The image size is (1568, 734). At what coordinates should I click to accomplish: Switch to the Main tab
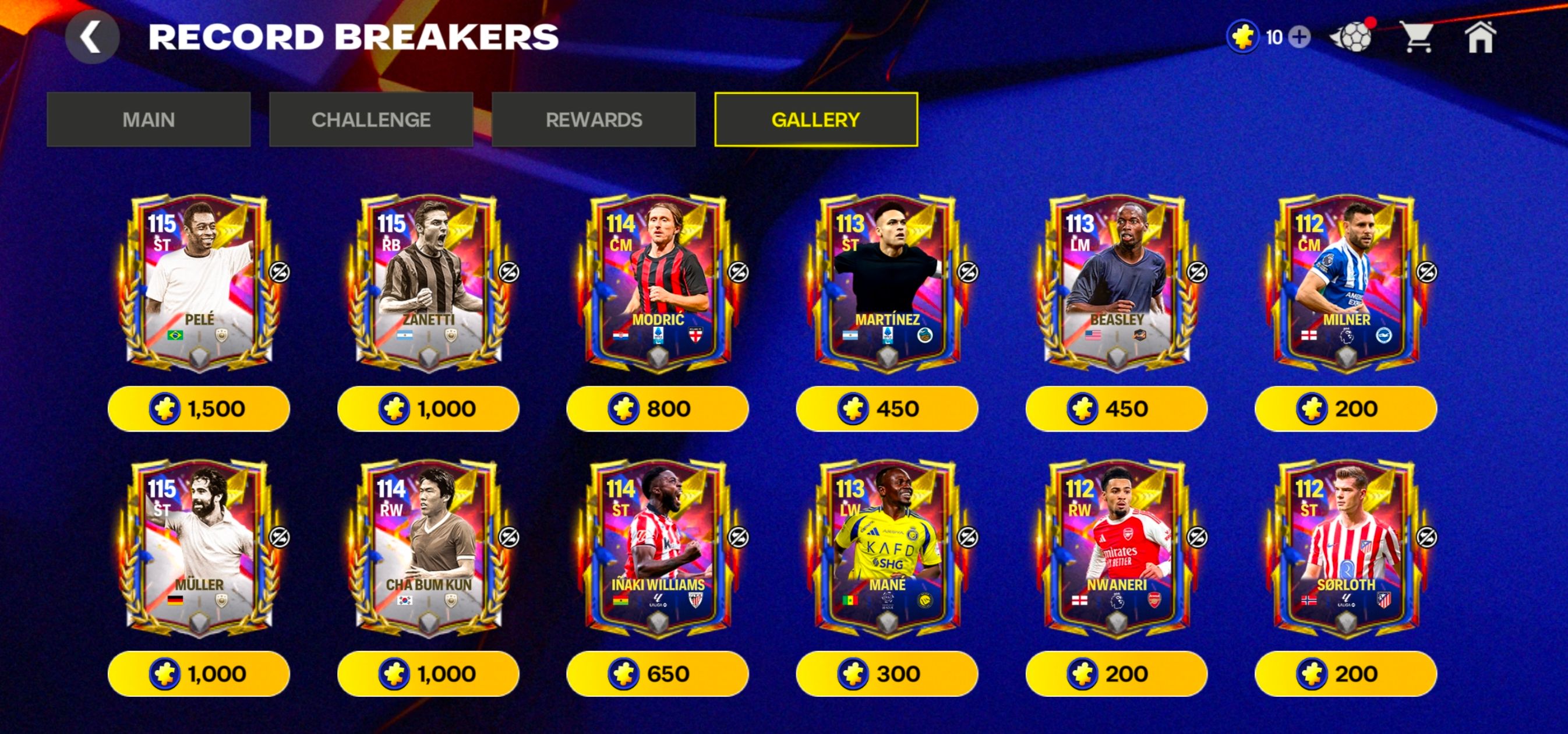149,120
